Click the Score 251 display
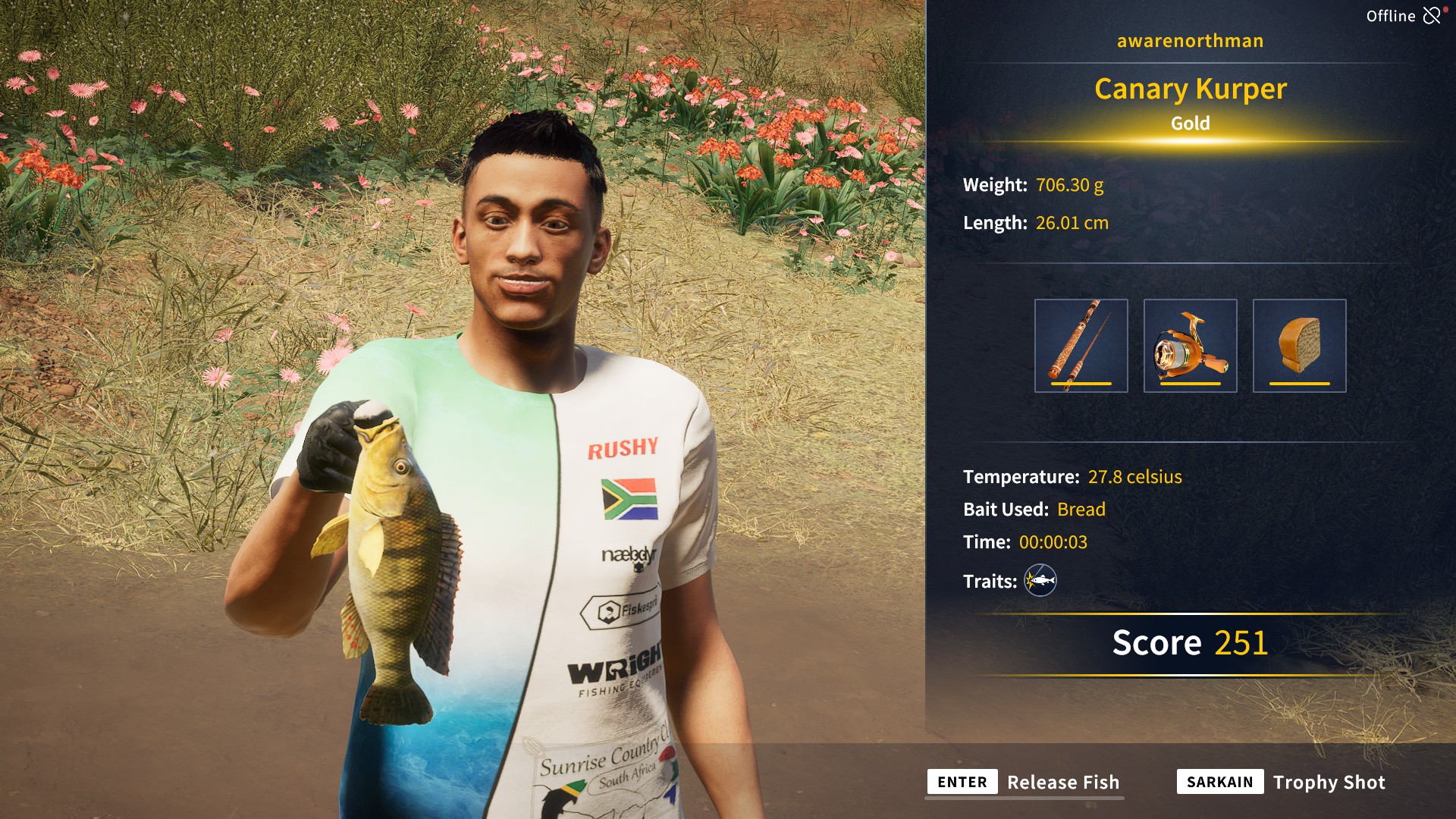Viewport: 1456px width, 819px height. coord(1189,642)
